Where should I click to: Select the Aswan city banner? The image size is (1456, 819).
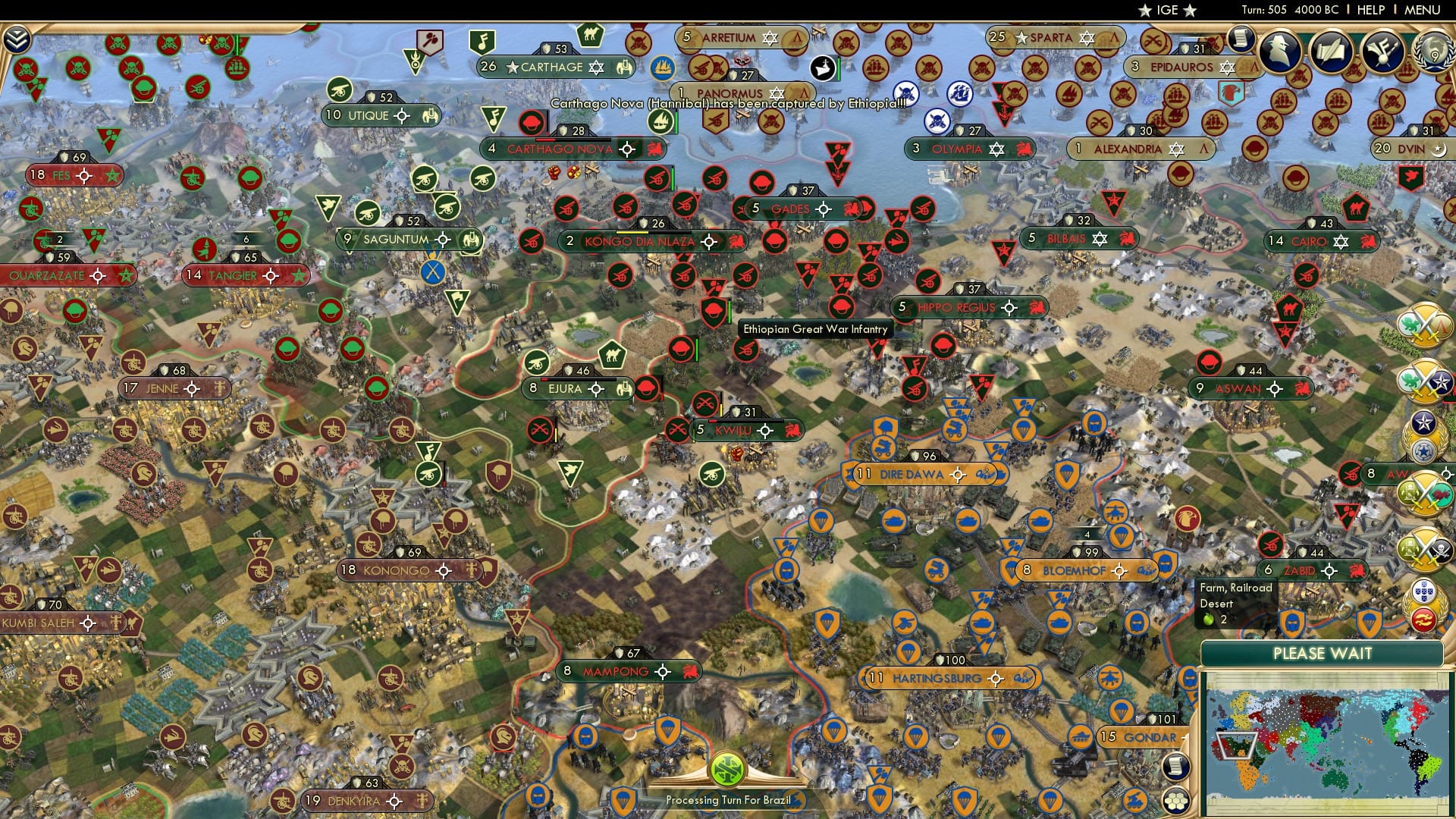coord(1244,388)
